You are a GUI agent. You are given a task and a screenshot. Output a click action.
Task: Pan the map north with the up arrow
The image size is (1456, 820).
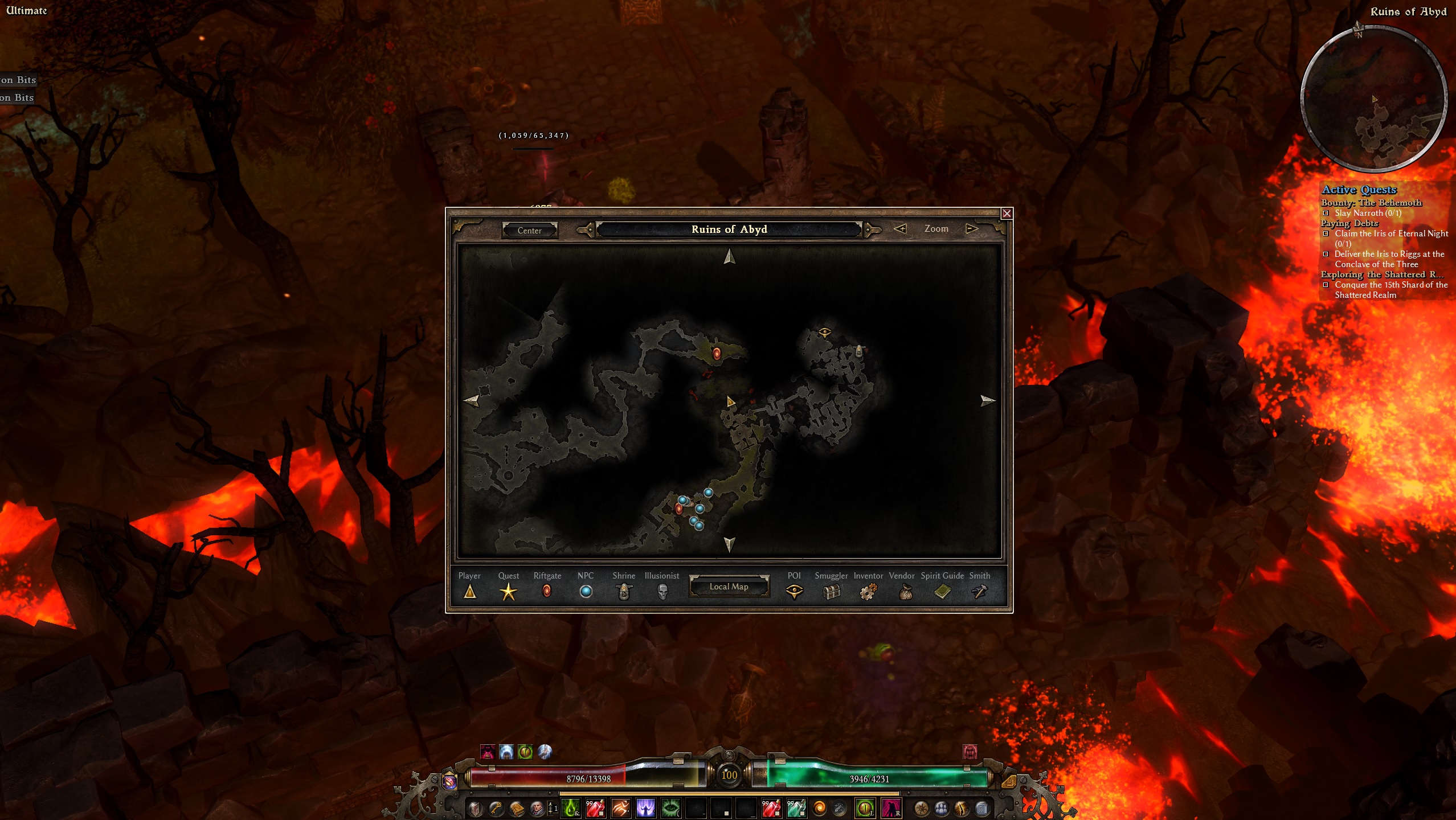click(729, 257)
